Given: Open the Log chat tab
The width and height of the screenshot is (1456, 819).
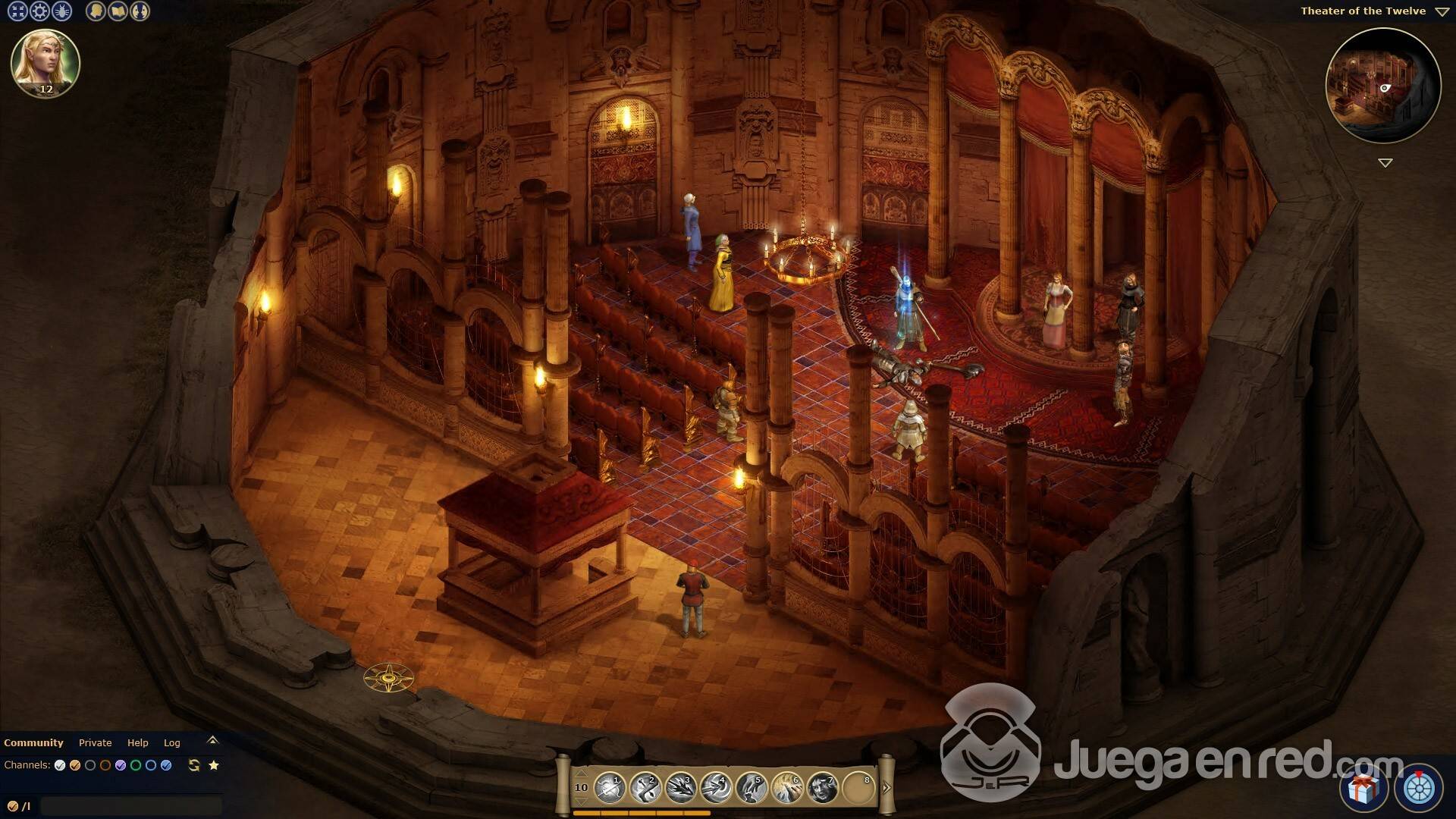Looking at the screenshot, I should (x=172, y=743).
